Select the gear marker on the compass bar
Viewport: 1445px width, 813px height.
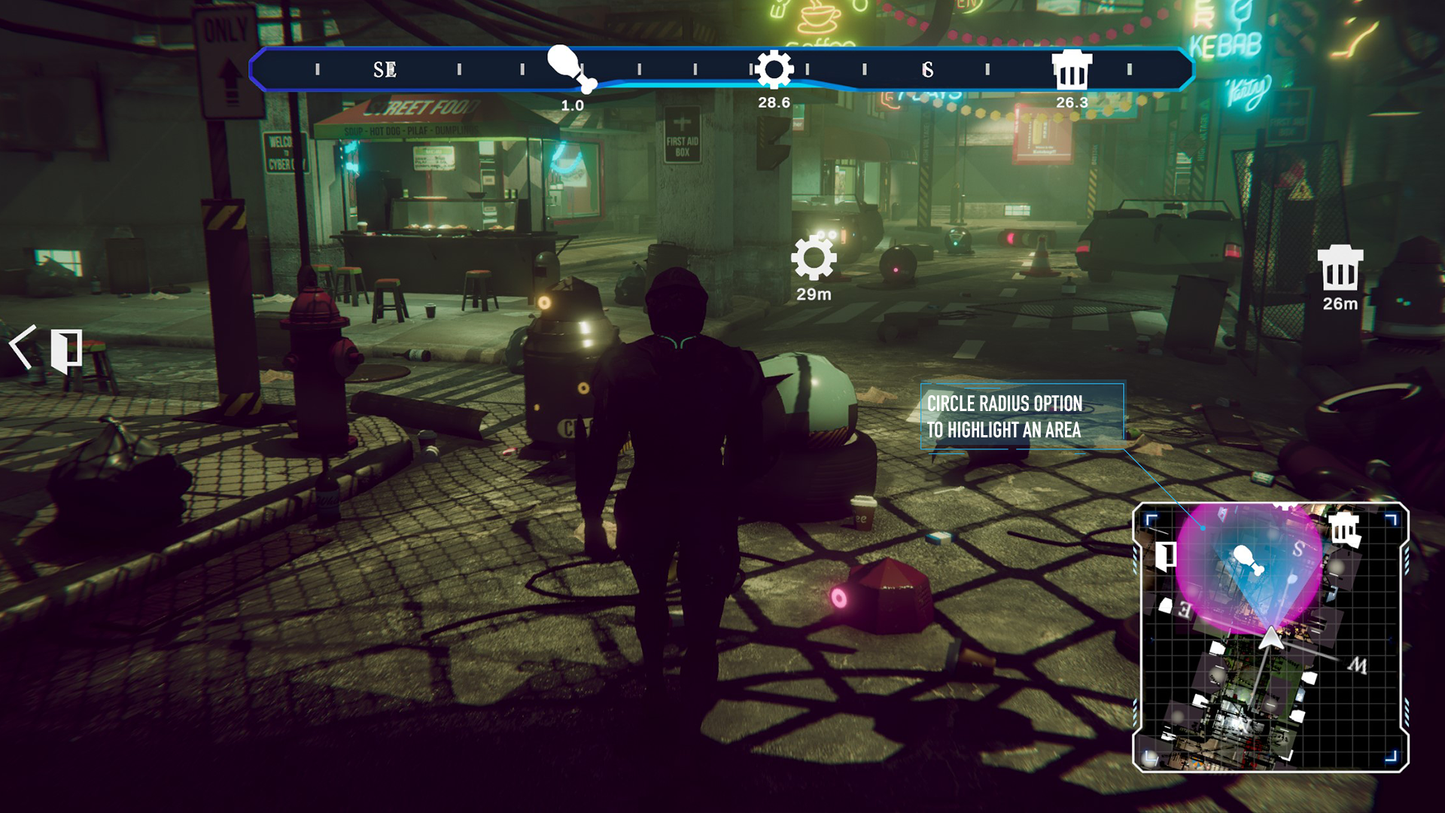(774, 70)
